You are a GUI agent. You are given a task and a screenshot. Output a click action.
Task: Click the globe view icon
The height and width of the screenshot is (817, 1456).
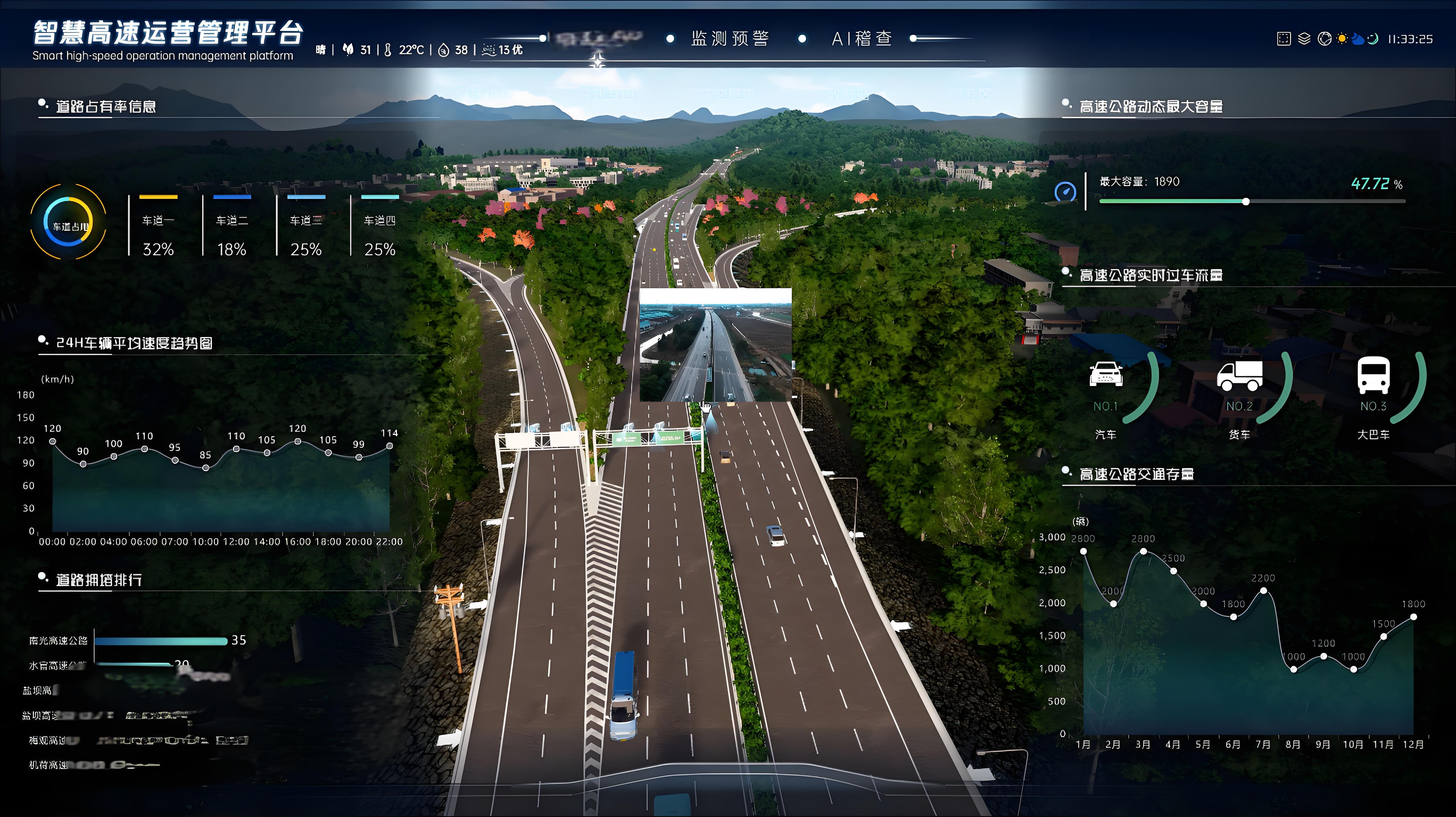tap(1324, 39)
